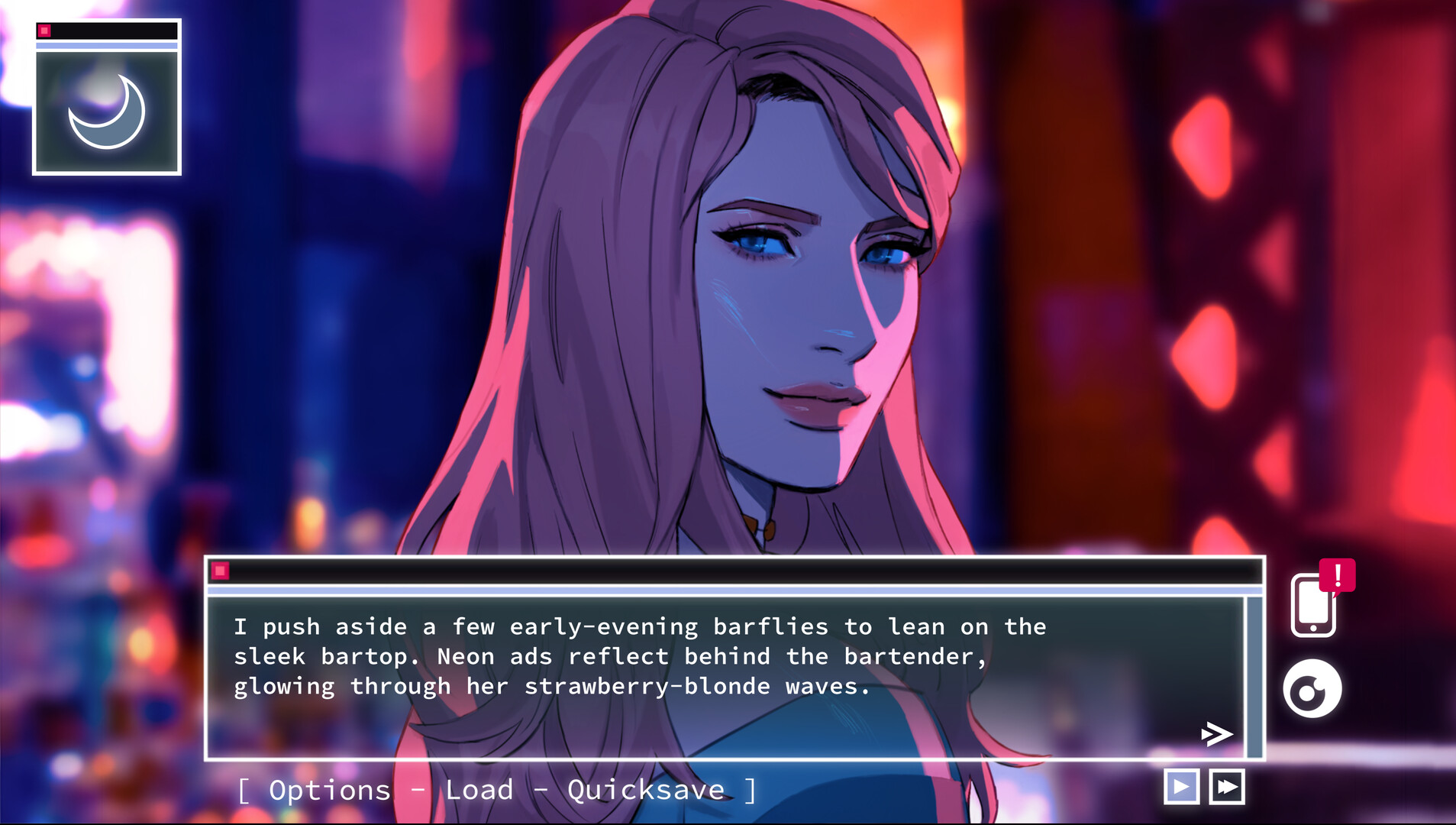Click the narration text about barflies
Screen dimensions: 1456x825
point(641,655)
